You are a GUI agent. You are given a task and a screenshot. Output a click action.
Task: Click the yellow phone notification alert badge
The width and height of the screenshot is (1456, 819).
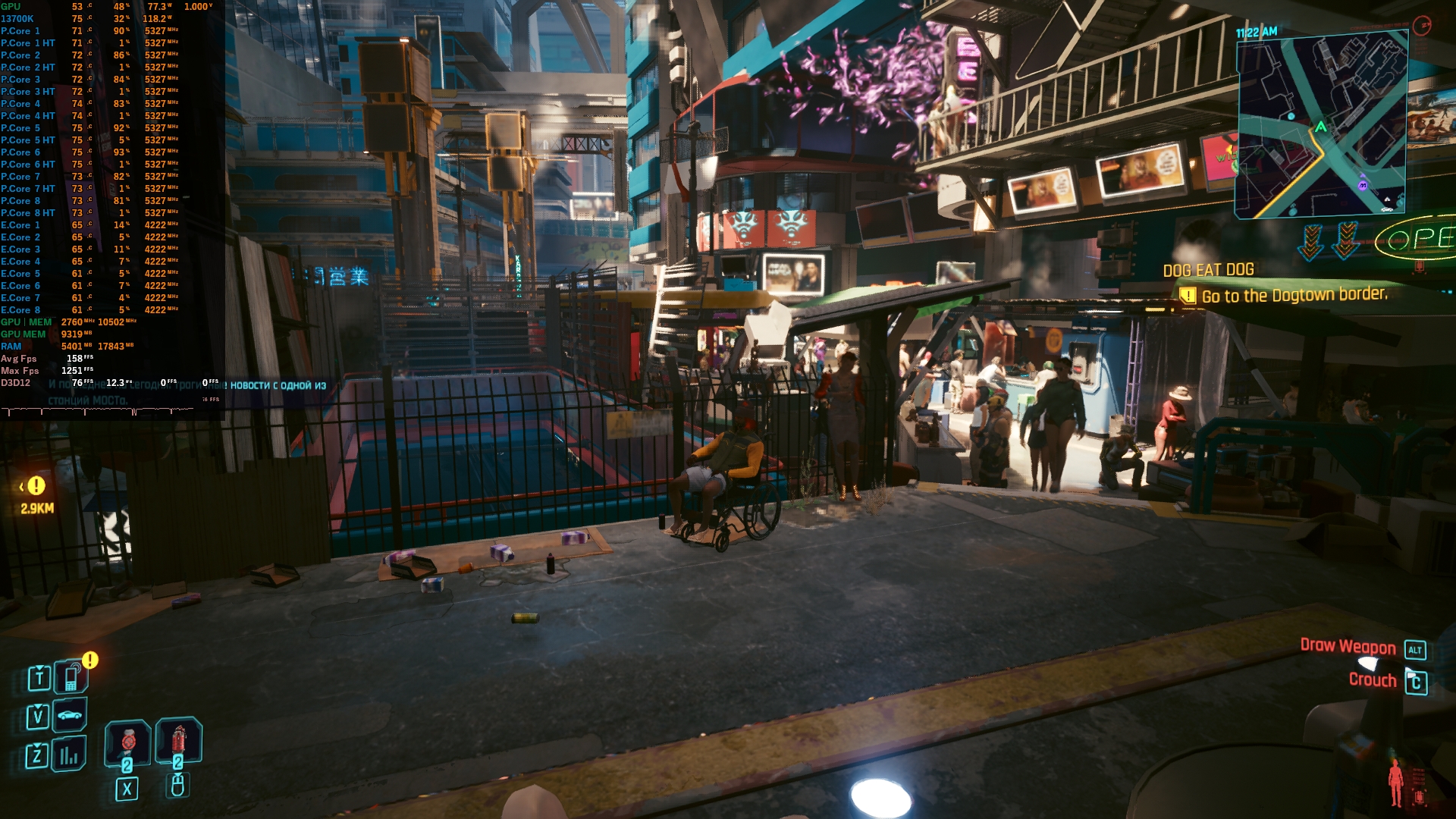click(90, 660)
